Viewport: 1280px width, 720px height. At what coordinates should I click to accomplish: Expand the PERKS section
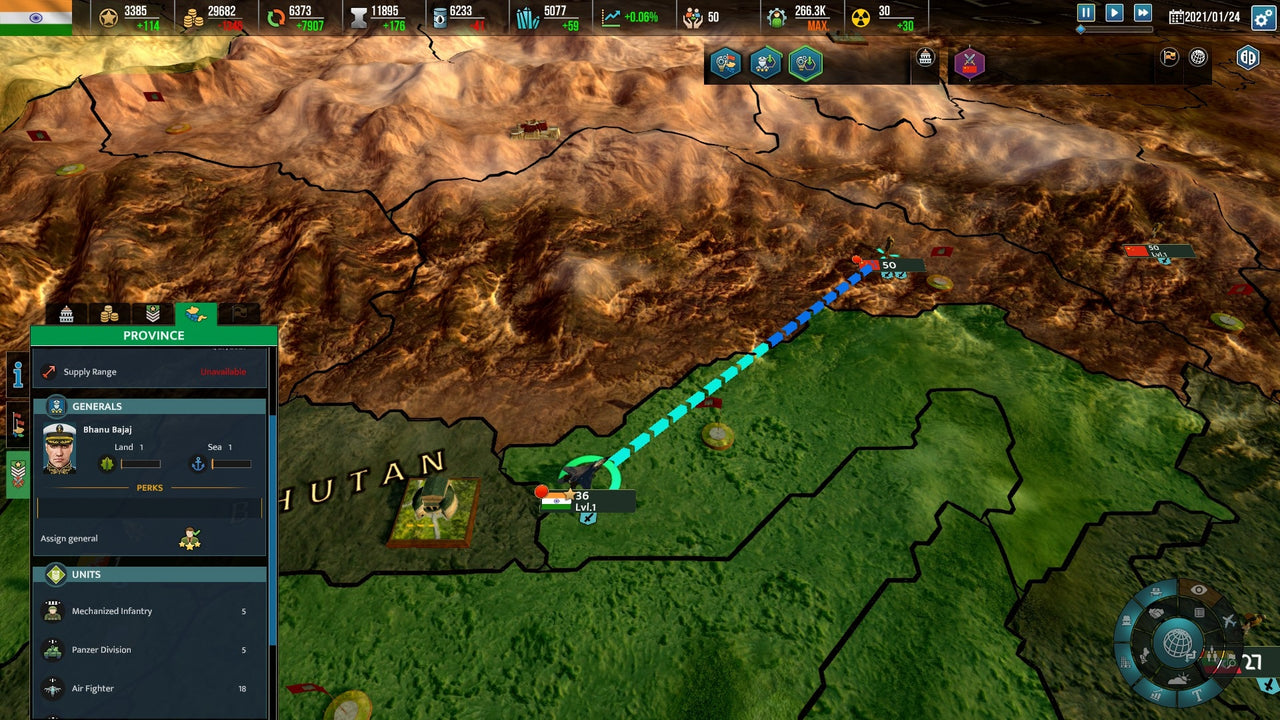coord(150,486)
